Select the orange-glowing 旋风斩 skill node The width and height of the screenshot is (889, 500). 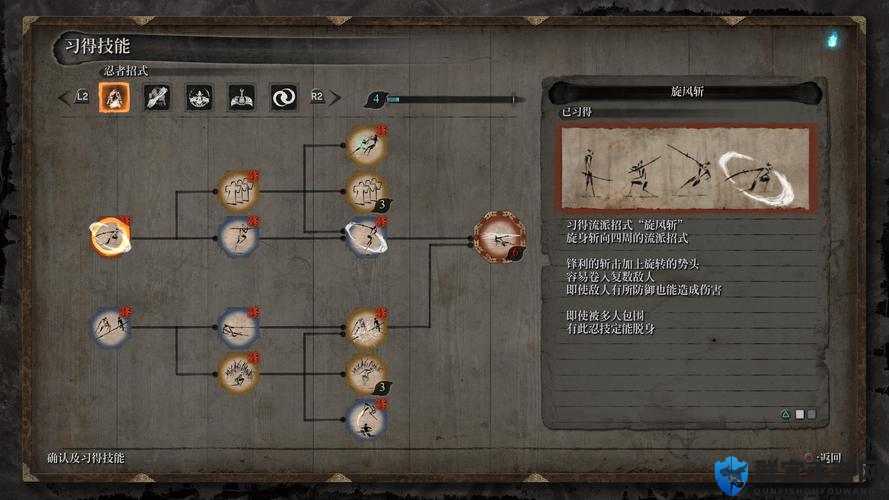tap(110, 236)
